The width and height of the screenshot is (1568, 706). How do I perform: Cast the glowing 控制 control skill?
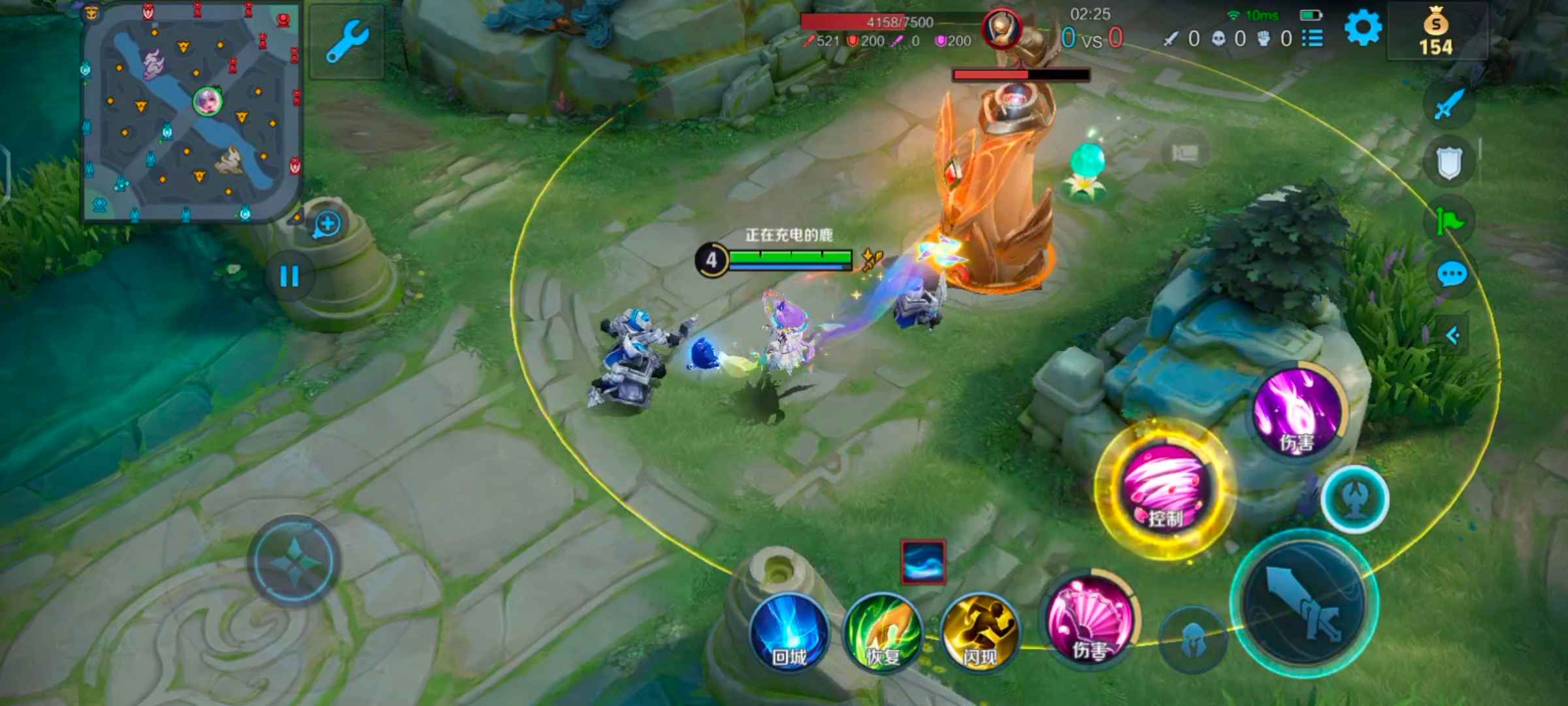point(1165,490)
